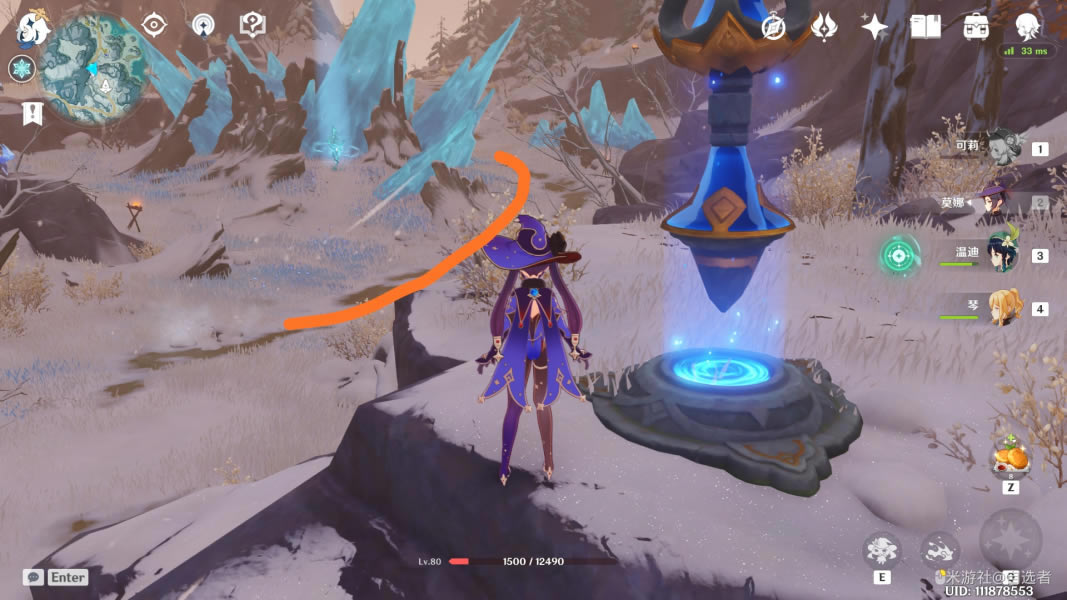
Task: Activate Mona's witch-hat elemental skill
Action: coord(882,549)
